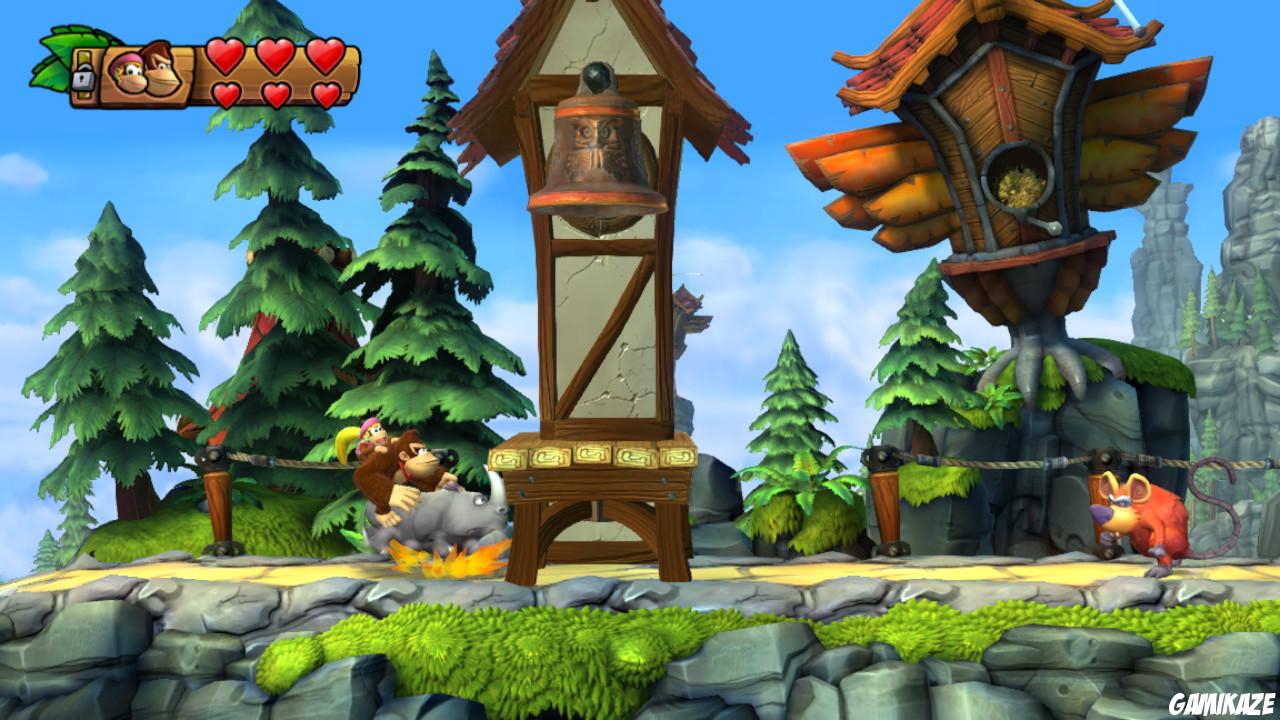Select the Dixie Kong face icon
The image size is (1280, 720).
[129, 73]
